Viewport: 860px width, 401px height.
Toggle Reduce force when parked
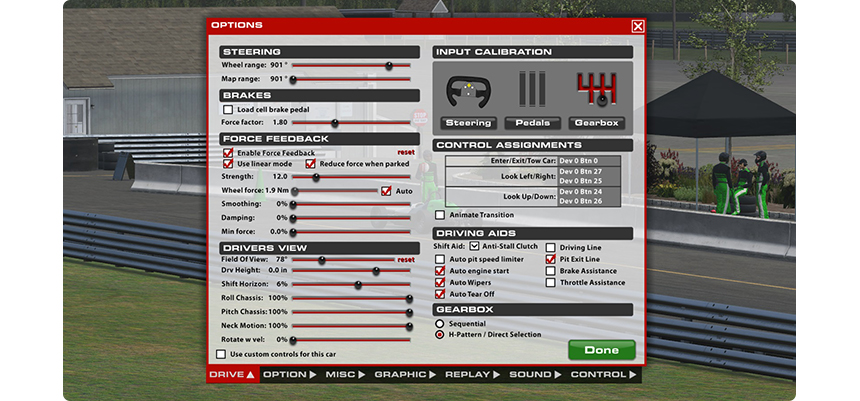tap(310, 164)
